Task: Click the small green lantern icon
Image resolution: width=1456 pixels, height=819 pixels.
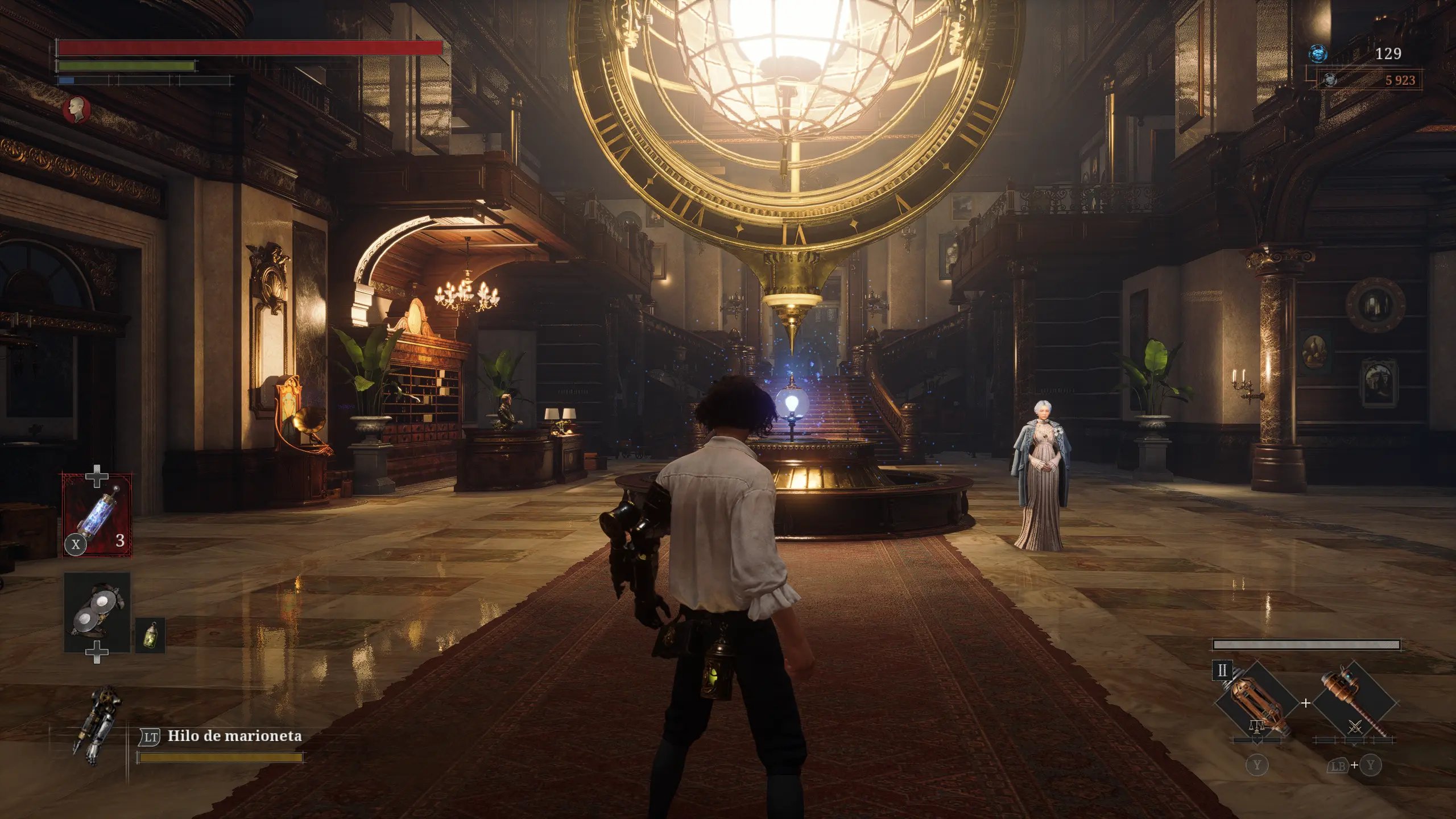Action: click(150, 635)
